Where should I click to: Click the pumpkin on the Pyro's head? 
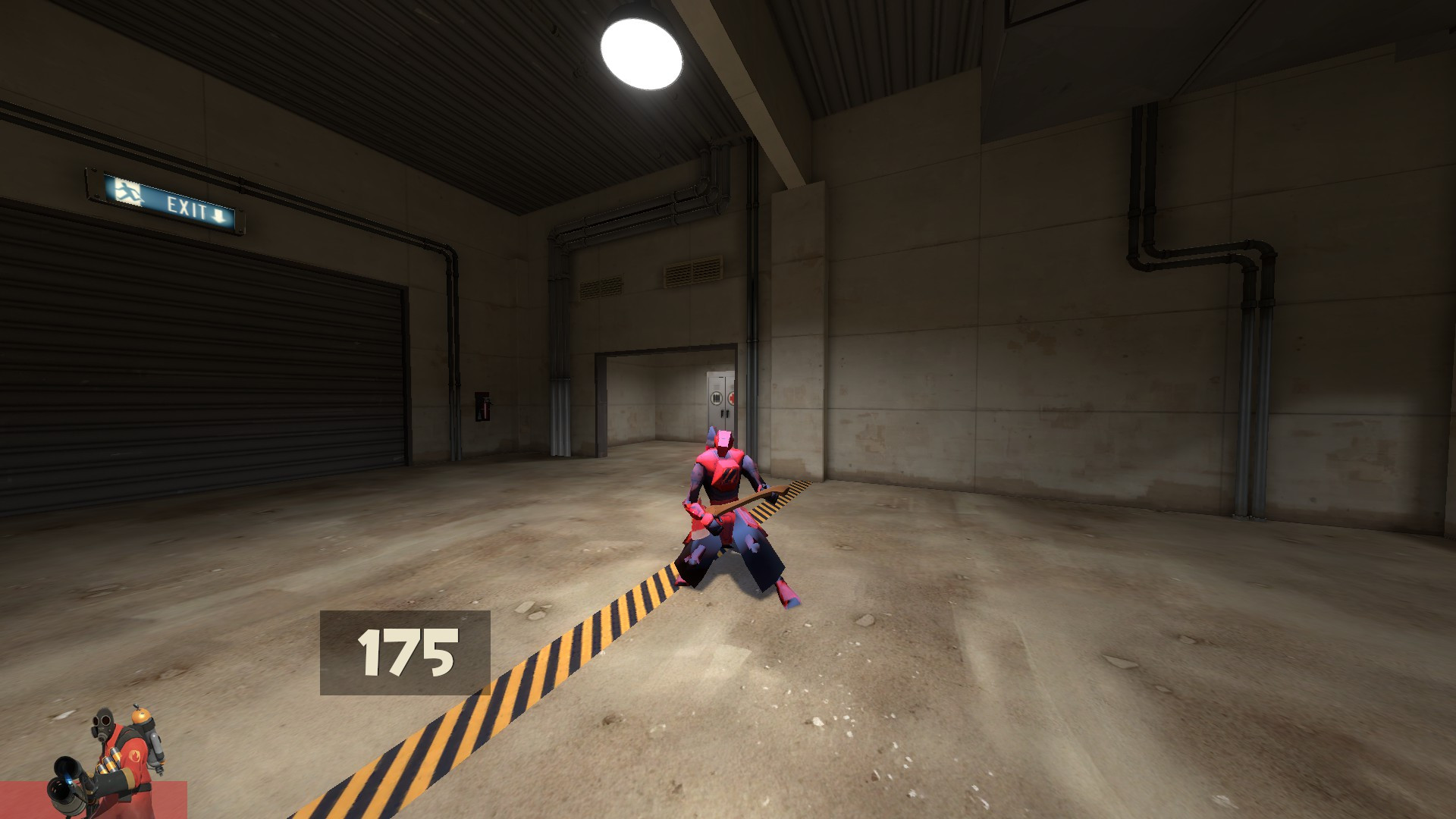click(x=141, y=716)
